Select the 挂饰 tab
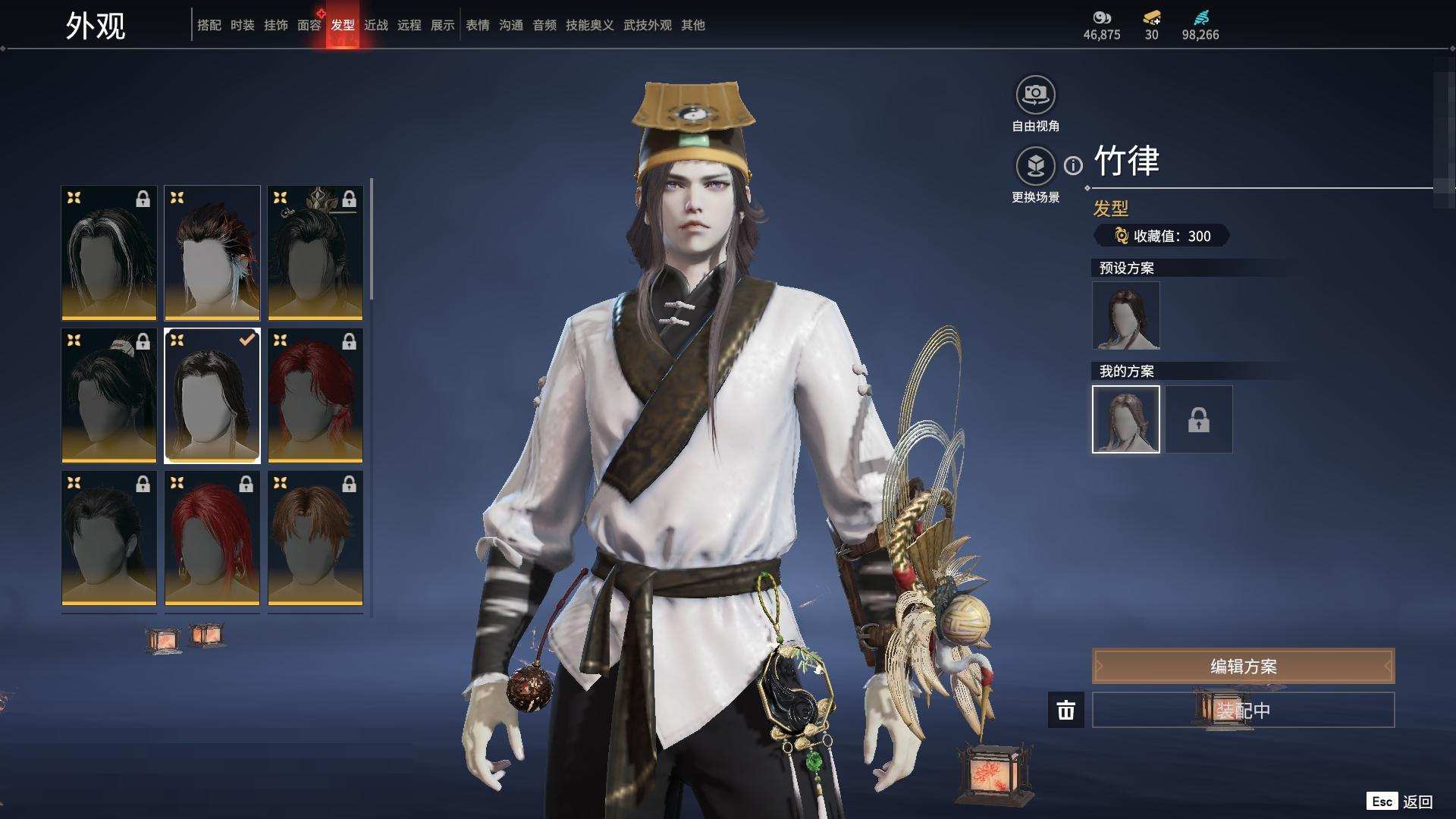 [275, 25]
